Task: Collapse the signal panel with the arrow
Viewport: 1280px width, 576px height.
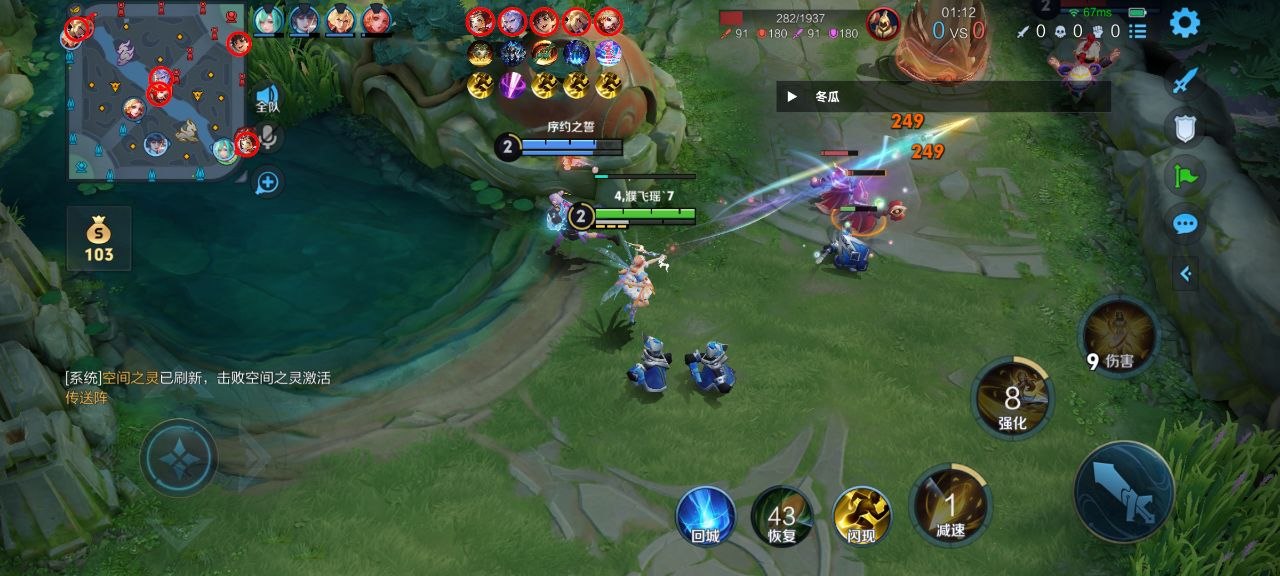Action: [1185, 273]
